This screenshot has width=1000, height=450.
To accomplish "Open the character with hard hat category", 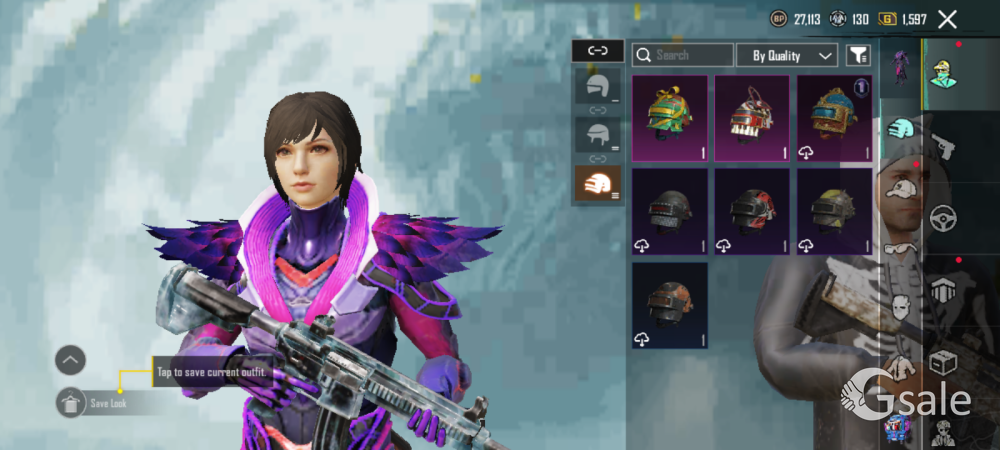I will point(943,72).
